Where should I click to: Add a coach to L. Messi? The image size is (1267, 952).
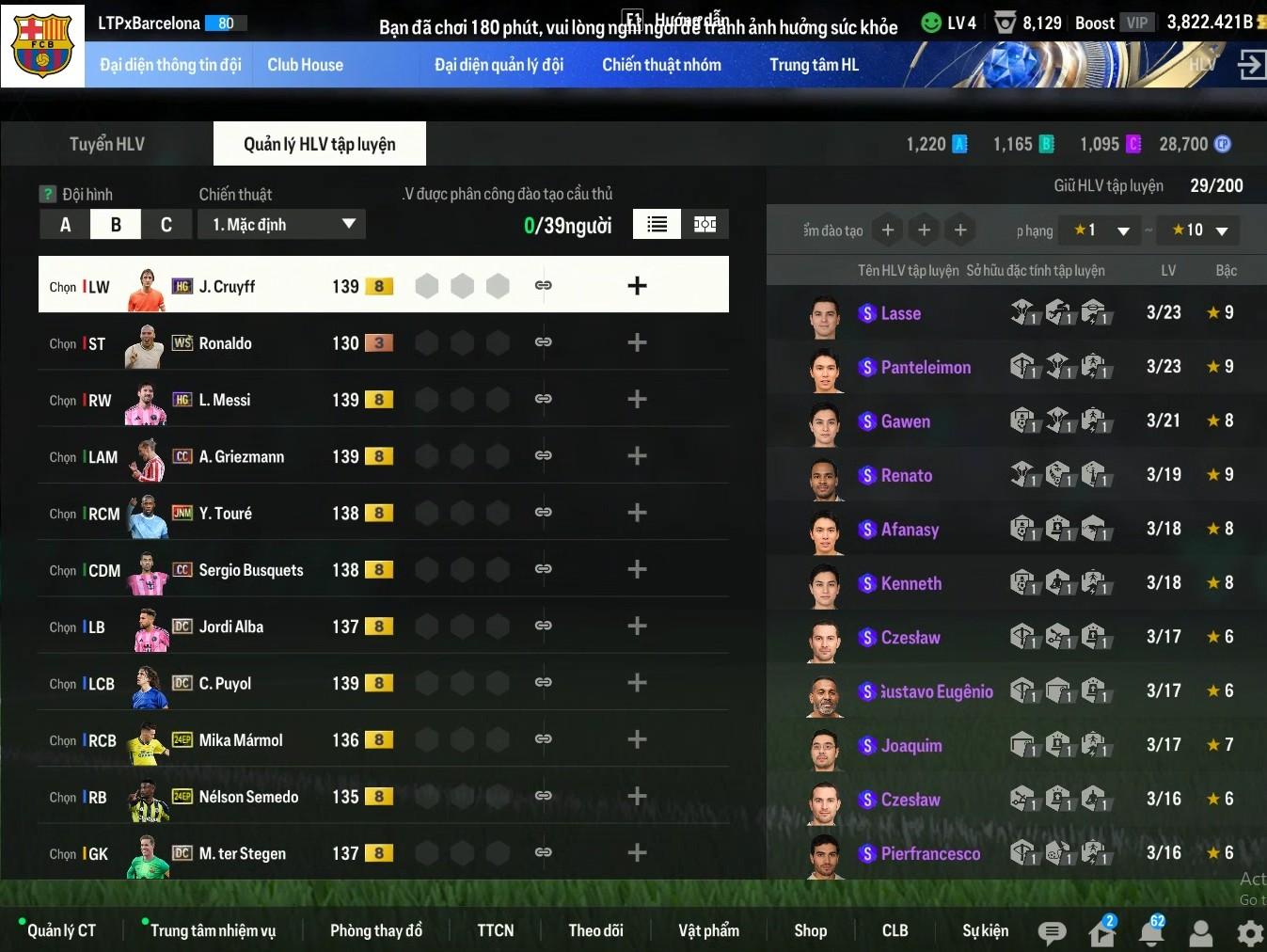637,400
